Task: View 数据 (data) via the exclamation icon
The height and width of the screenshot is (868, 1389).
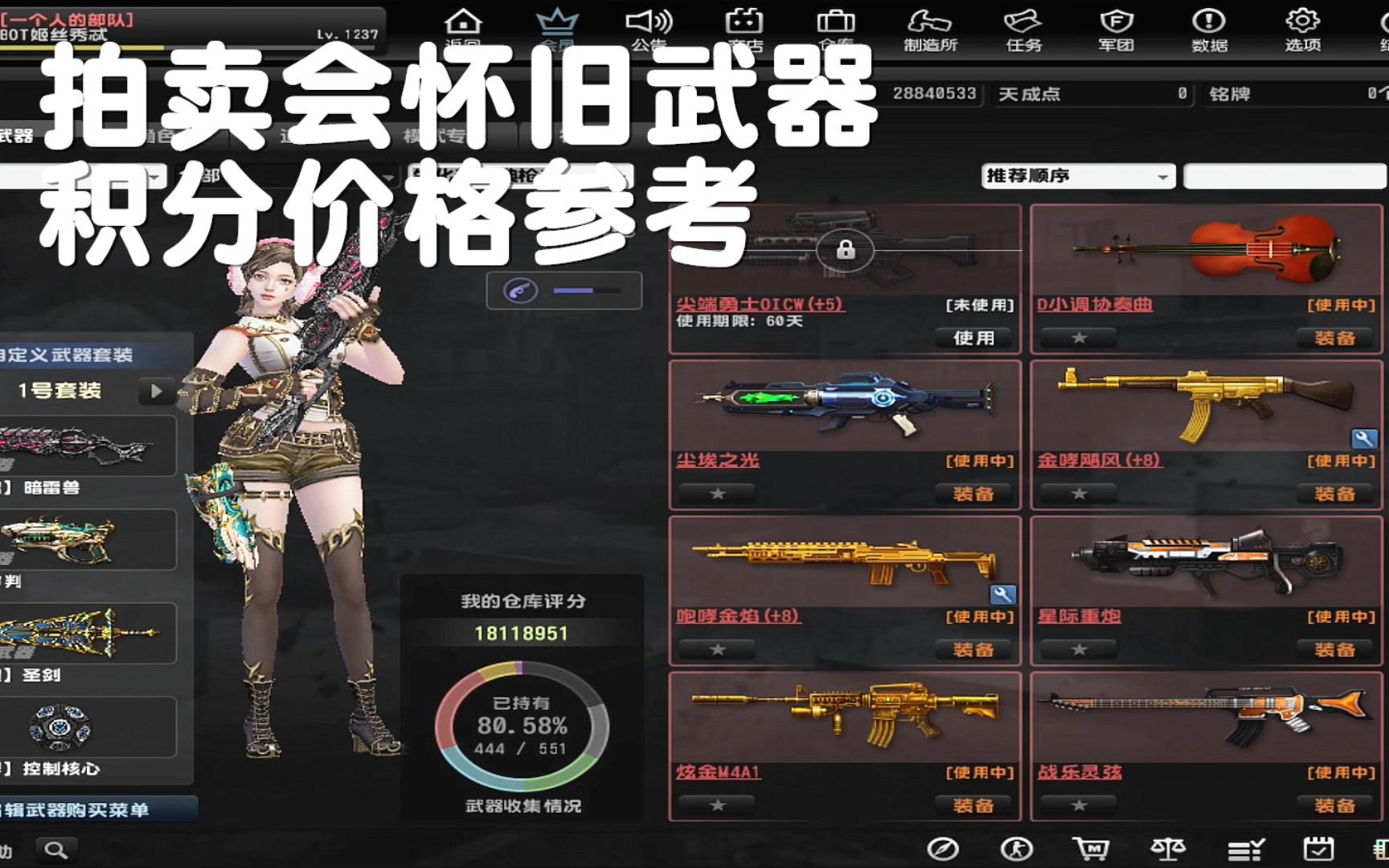Action: [1209, 24]
